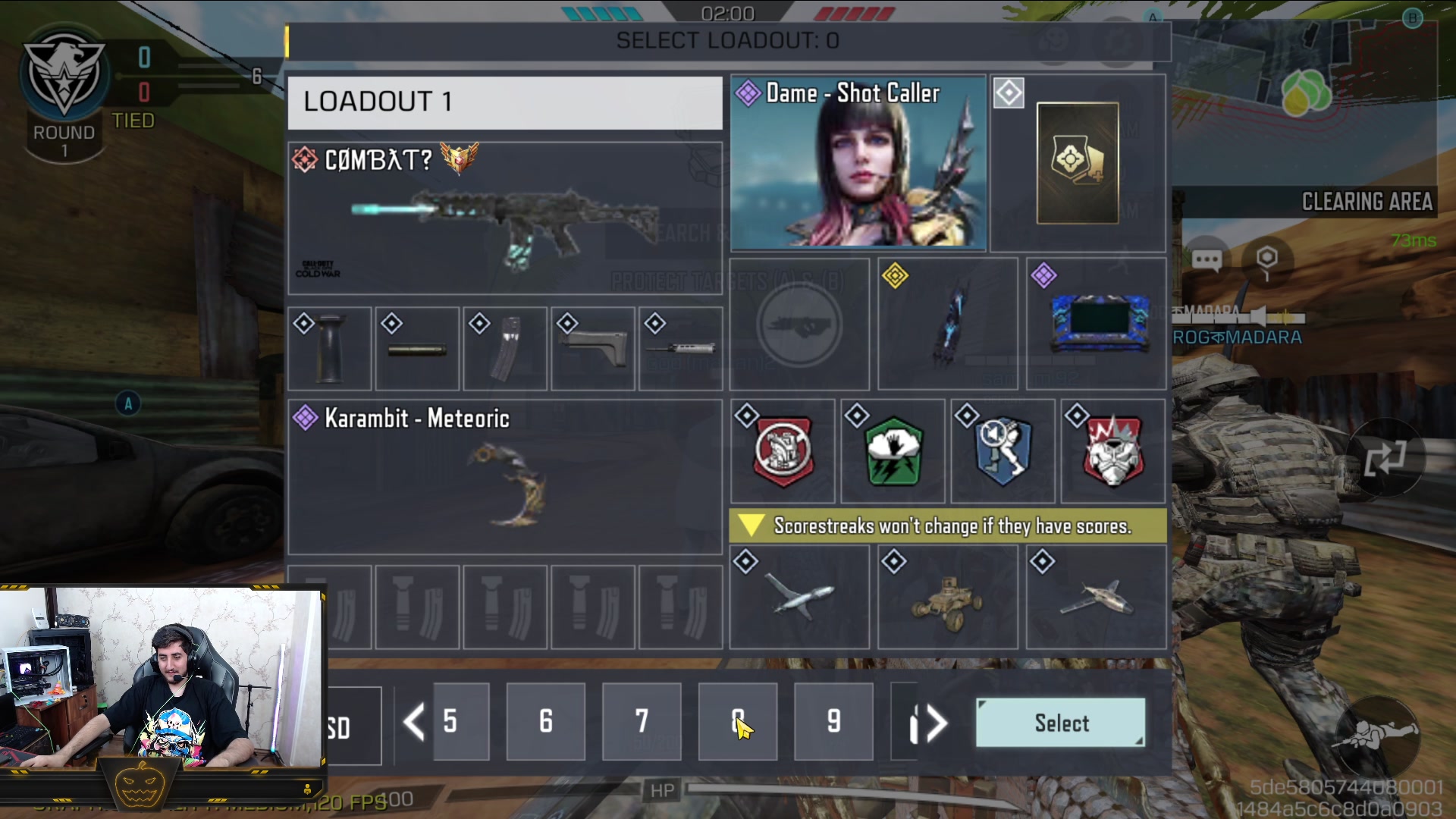Screen dimensions: 1456x819
Task: Switch to loadout number 7
Action: 642,721
